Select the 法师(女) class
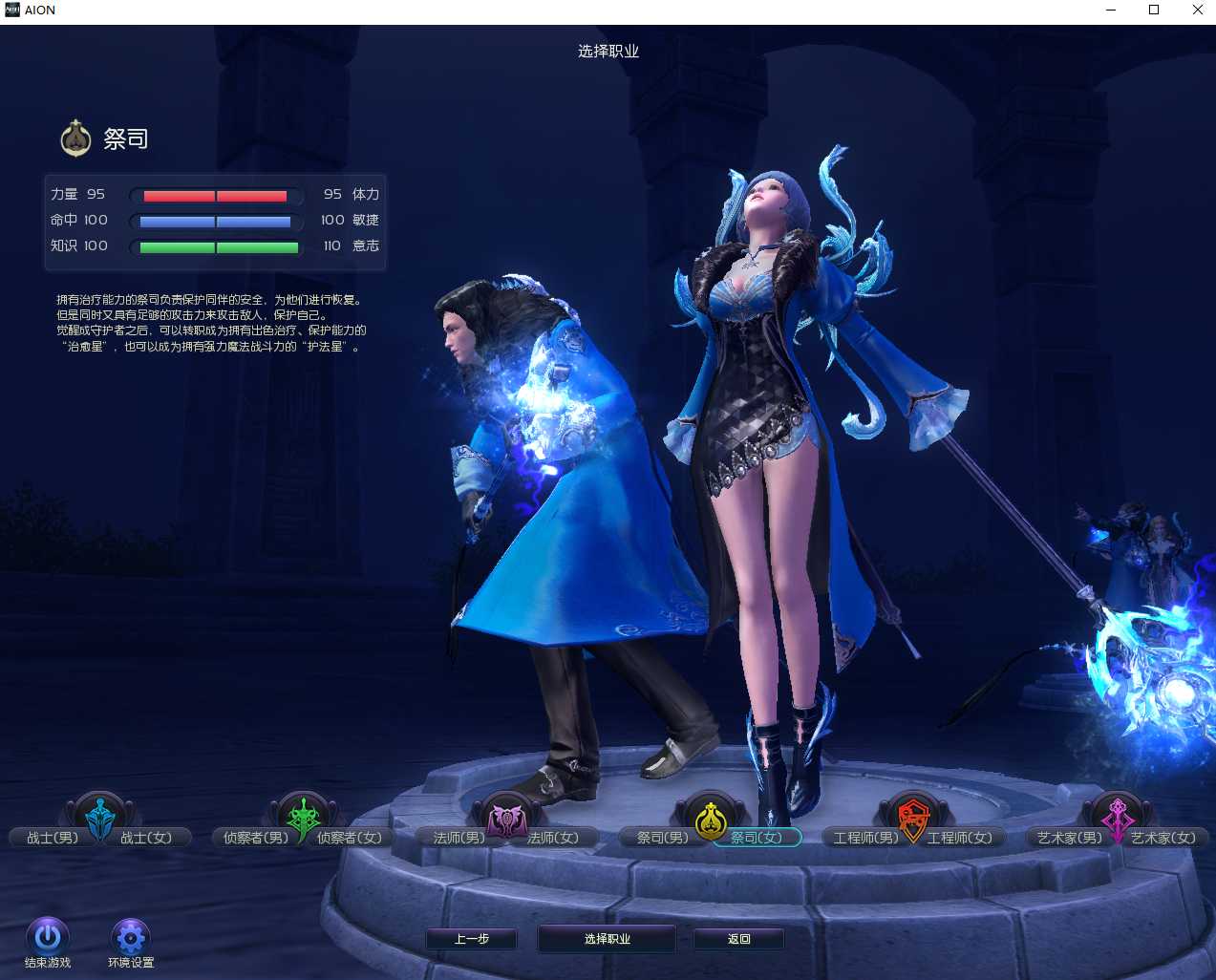This screenshot has height=980, width=1216. click(553, 838)
